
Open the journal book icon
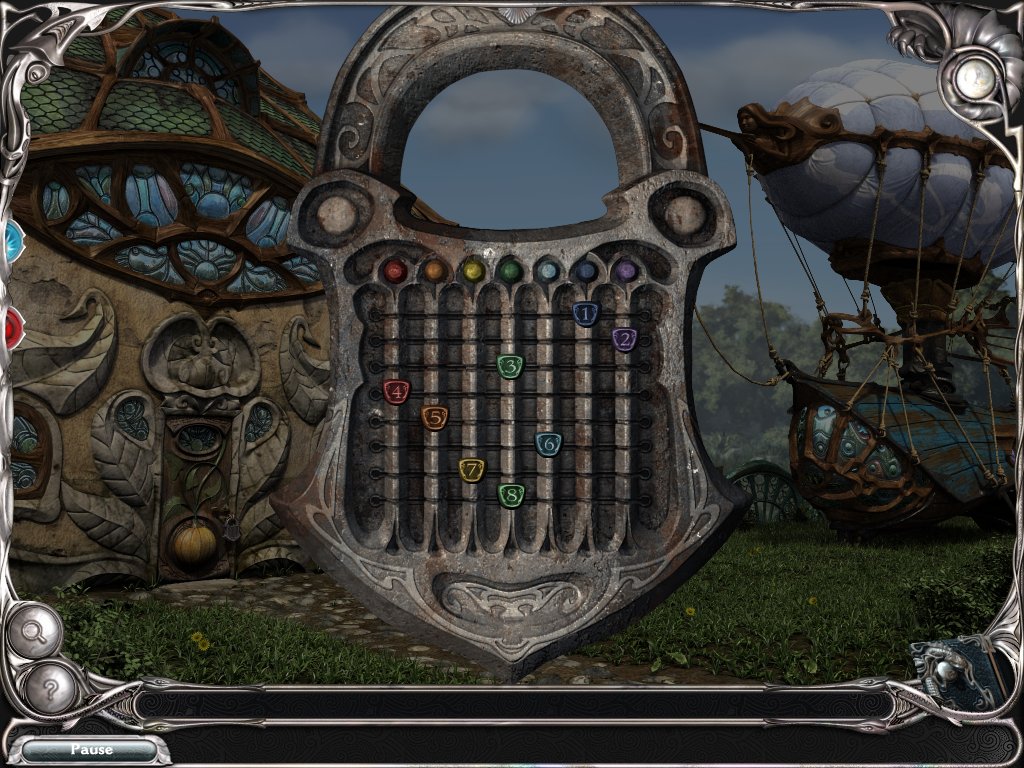pyautogui.click(x=958, y=665)
